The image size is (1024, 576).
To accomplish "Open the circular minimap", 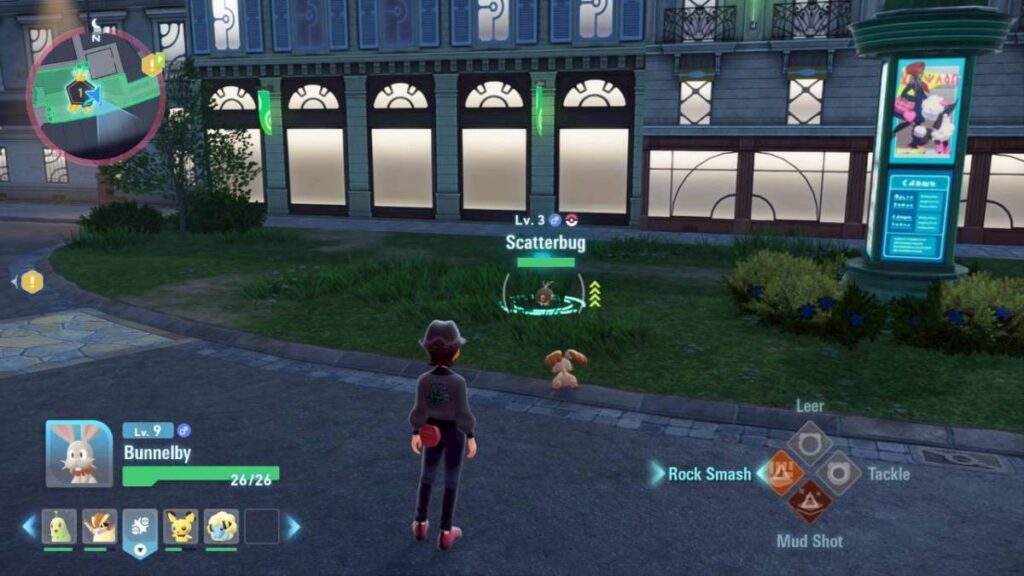I will tap(96, 94).
